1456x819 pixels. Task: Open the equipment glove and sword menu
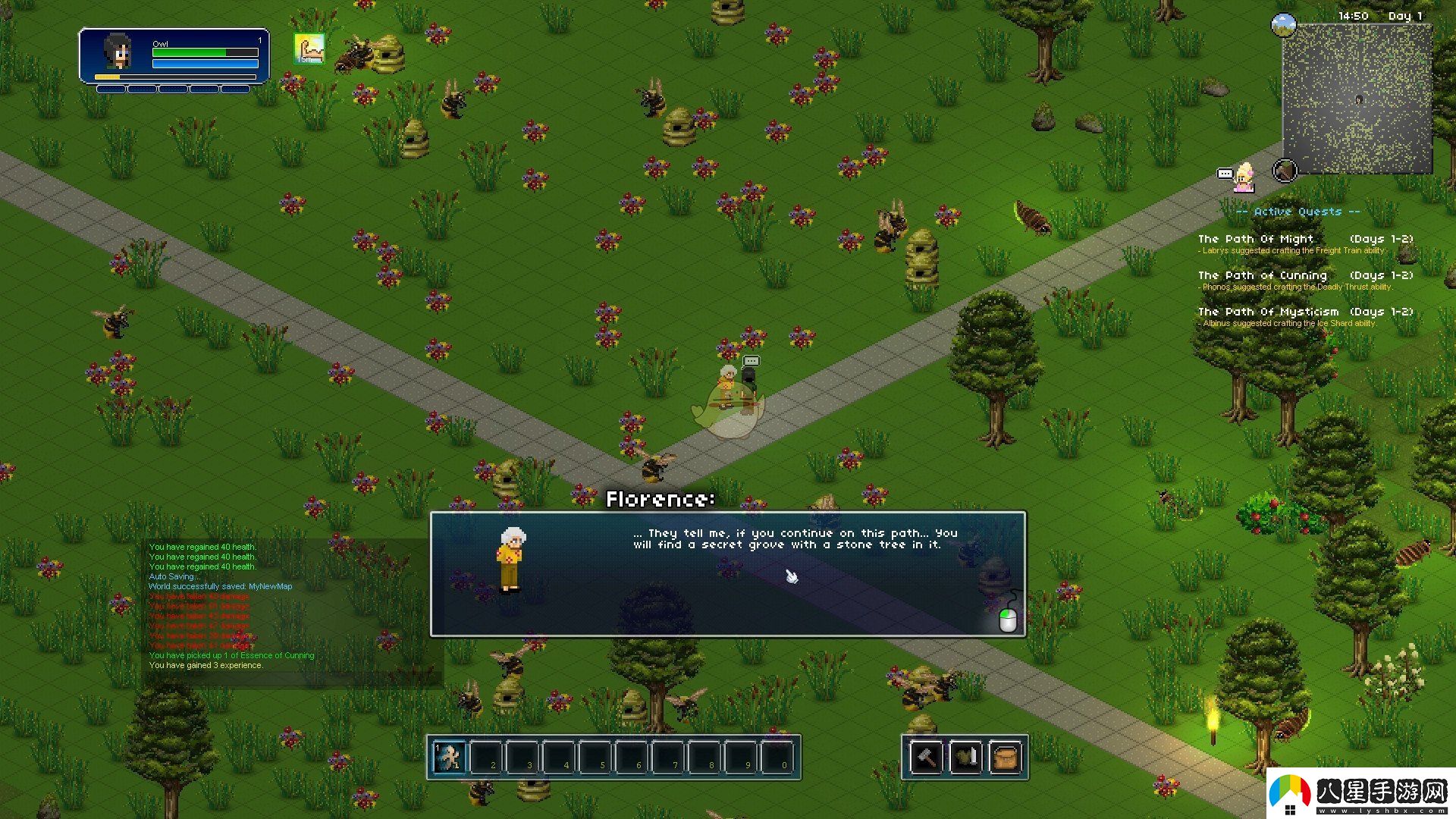point(965,757)
